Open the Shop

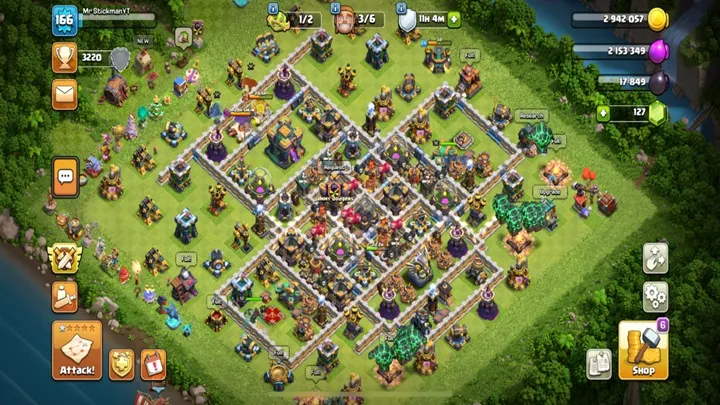coord(643,351)
